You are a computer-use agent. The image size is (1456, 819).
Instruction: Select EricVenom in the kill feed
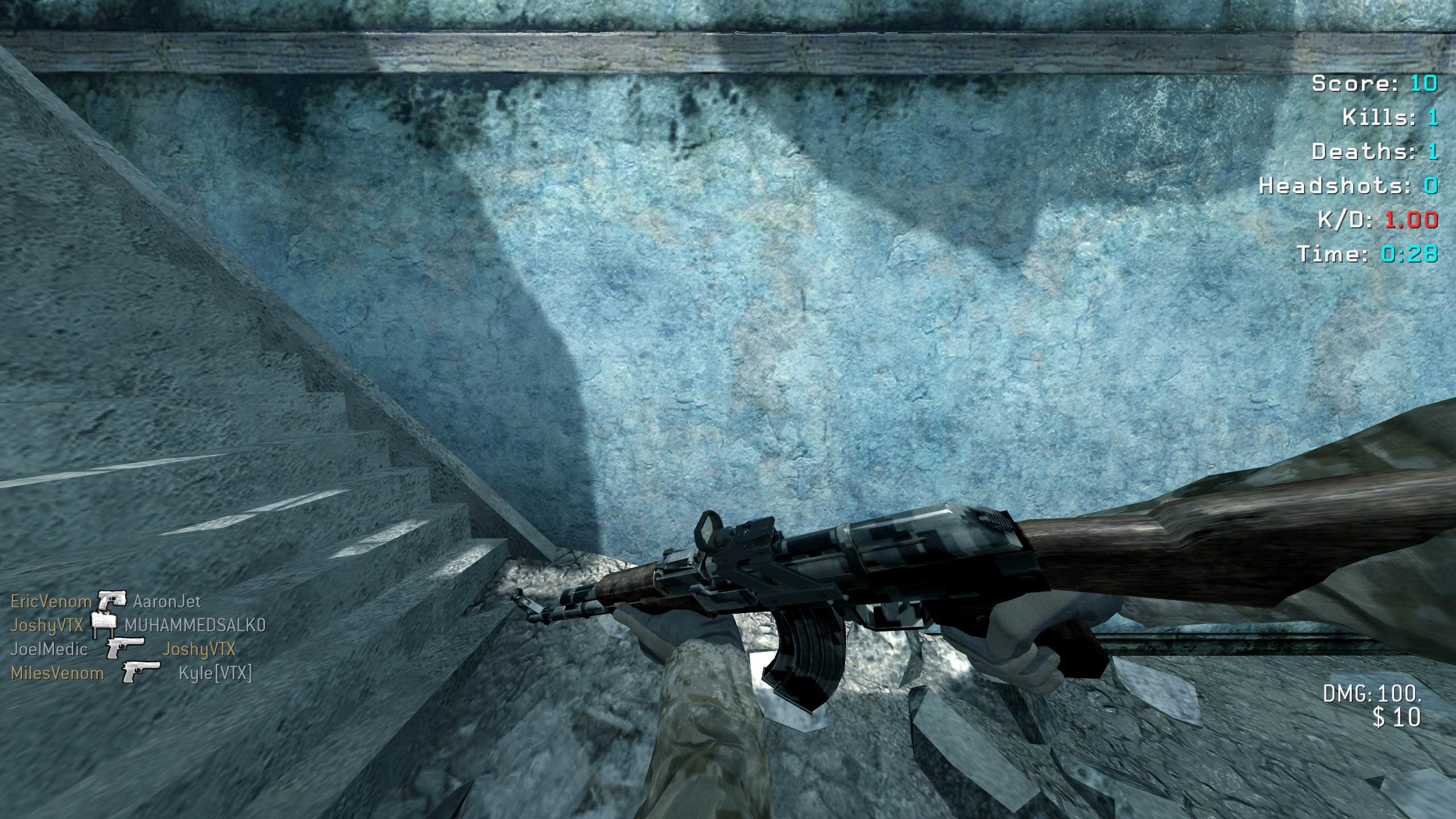coord(51,601)
